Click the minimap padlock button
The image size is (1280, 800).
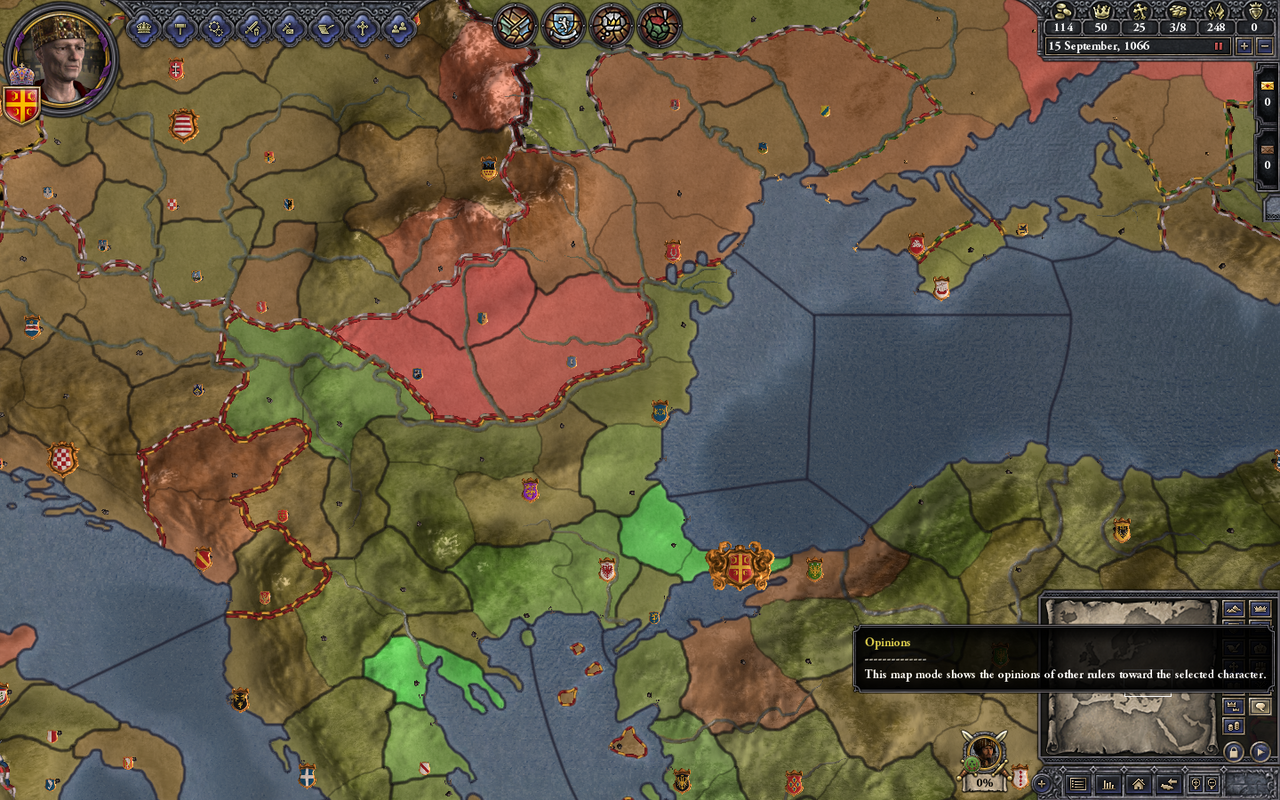[1233, 751]
